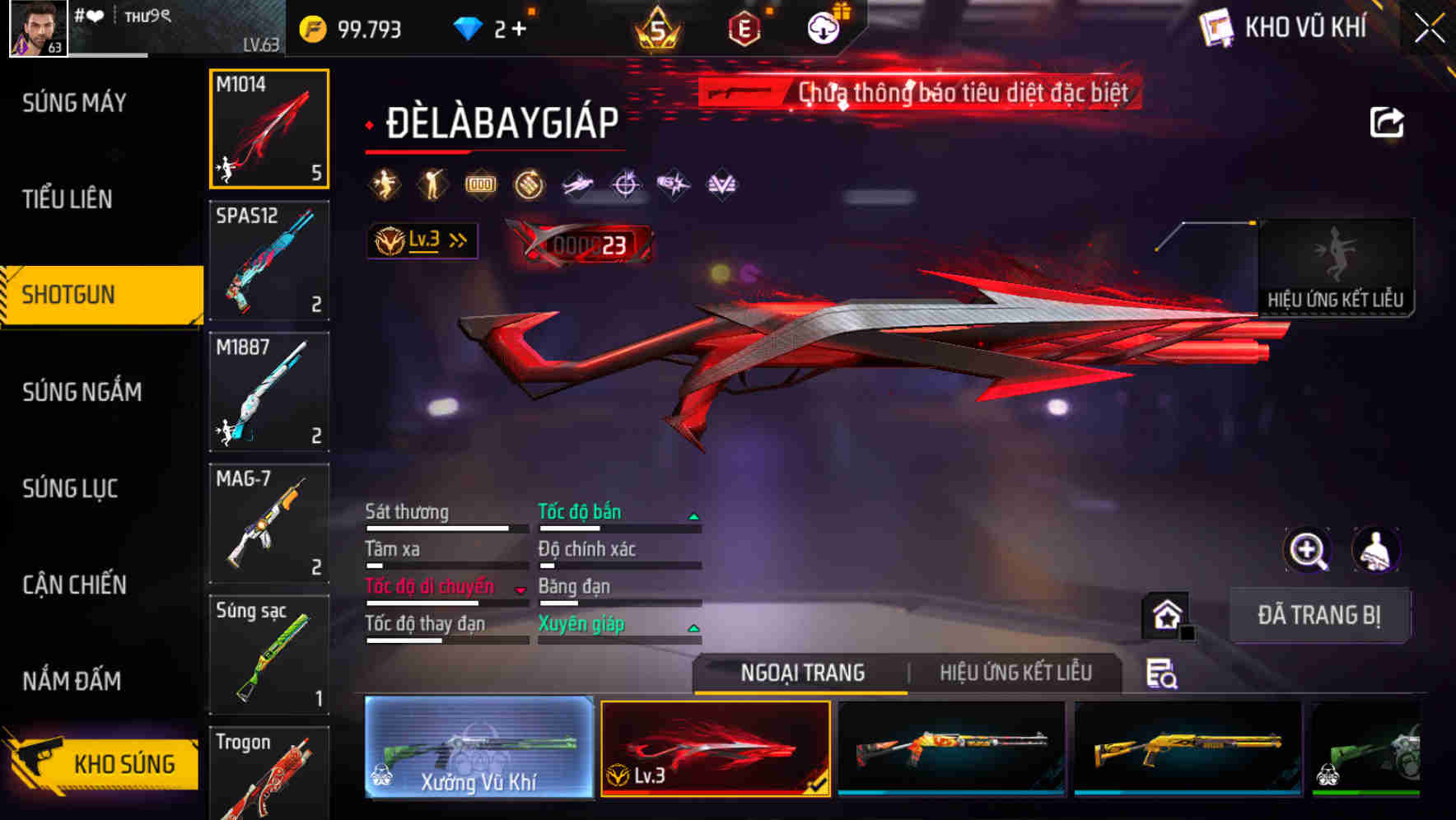This screenshot has width=1456, height=820.
Task: Select the SPAS12 weapon in the list
Action: (x=268, y=261)
